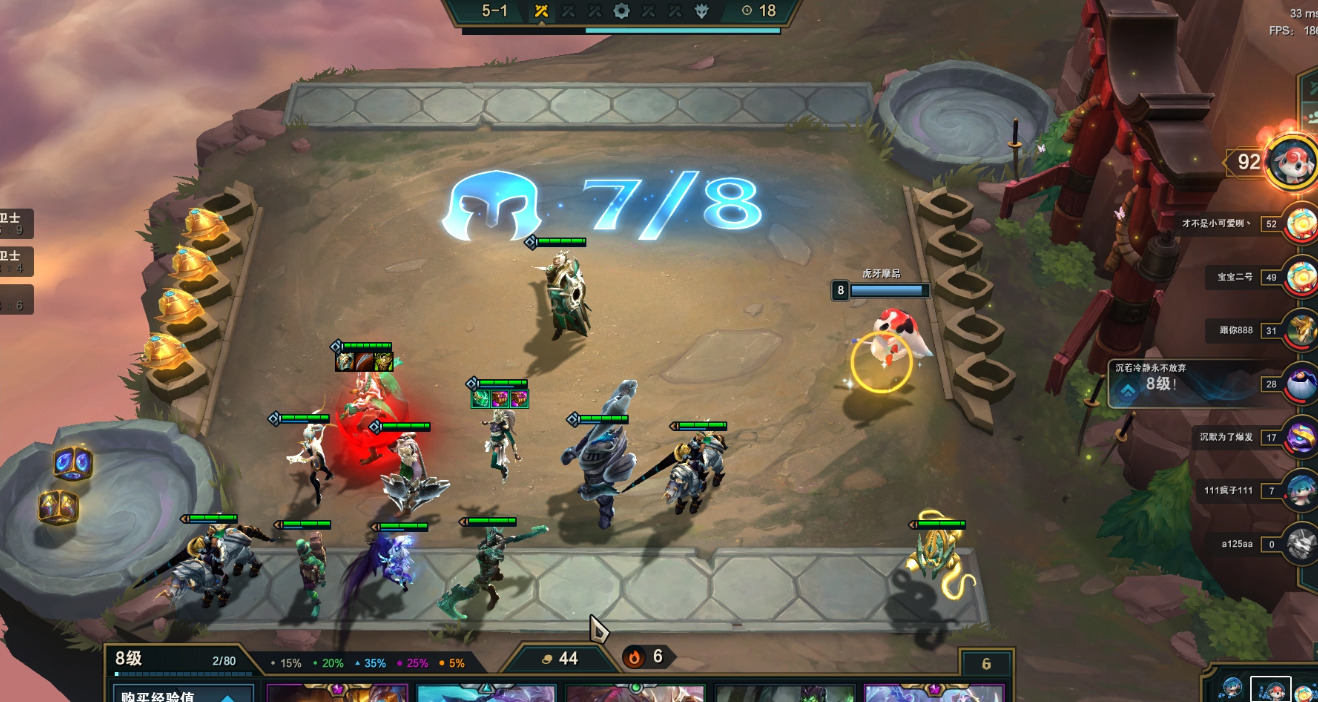Open 跟你888's board from scoreboard

click(x=1301, y=330)
